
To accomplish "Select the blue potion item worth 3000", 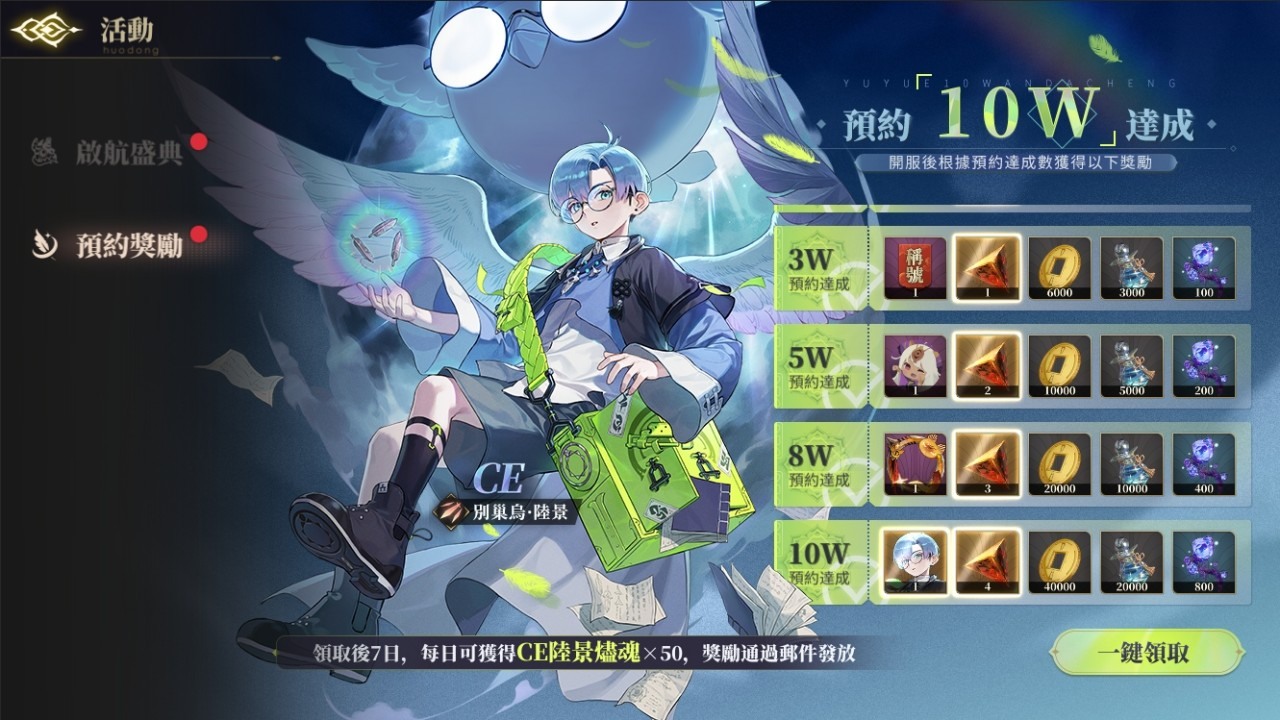I will 1131,267.
